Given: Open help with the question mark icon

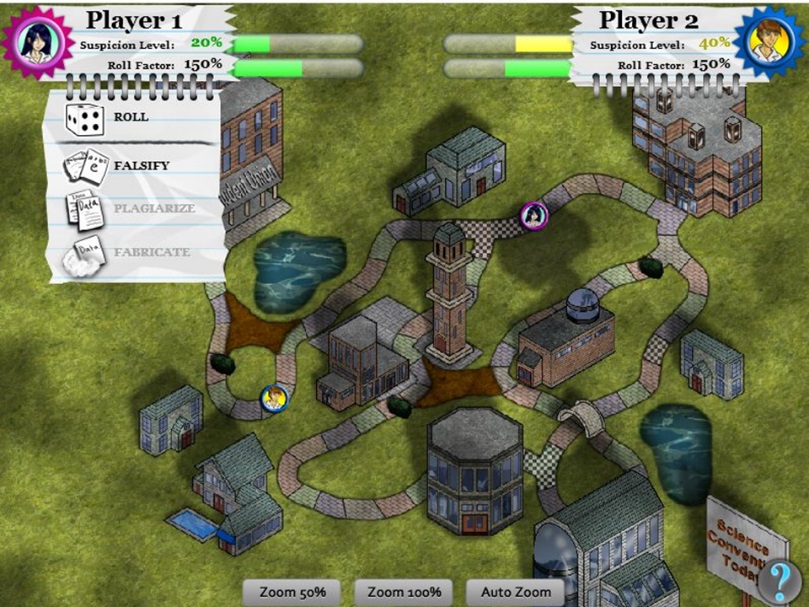Looking at the screenshot, I should [774, 582].
